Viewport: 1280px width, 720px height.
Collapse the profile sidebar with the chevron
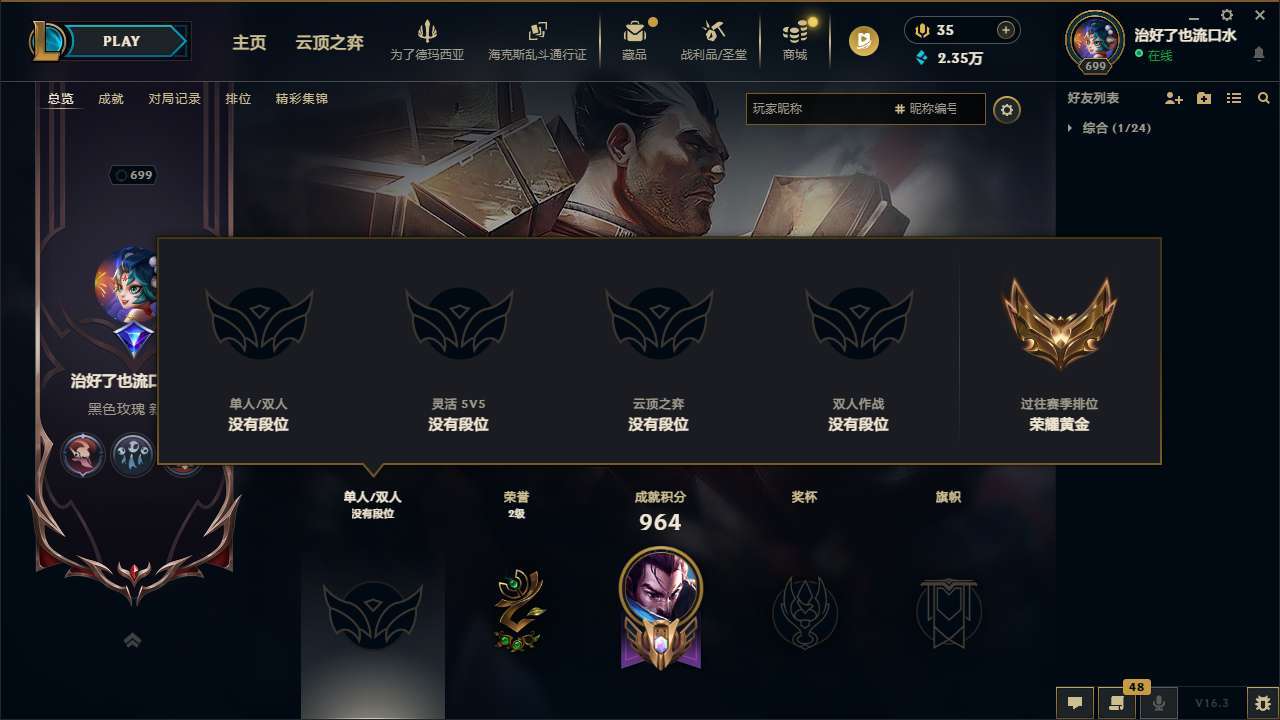tap(132, 640)
